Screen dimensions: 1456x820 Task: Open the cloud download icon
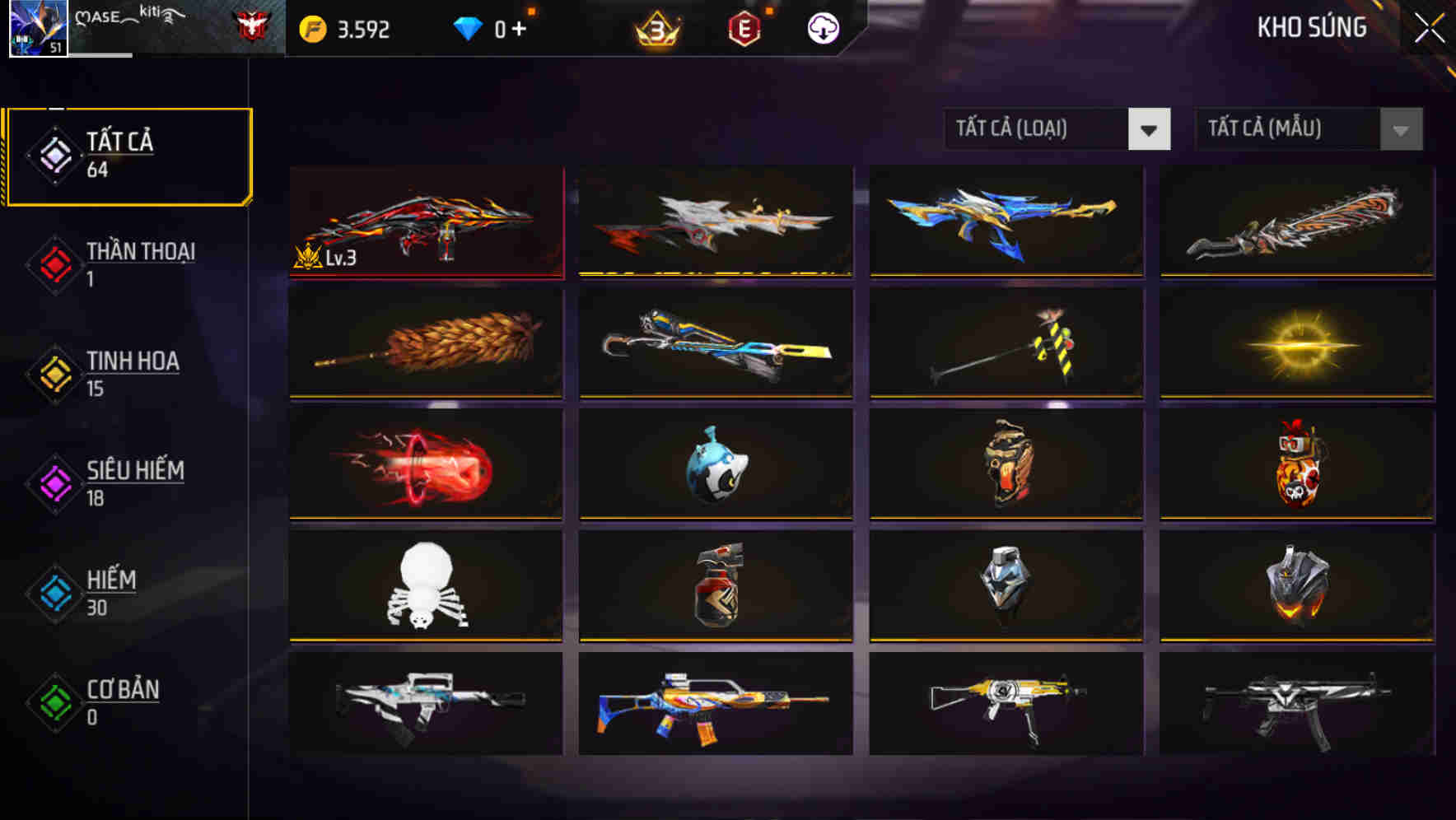pyautogui.click(x=823, y=27)
